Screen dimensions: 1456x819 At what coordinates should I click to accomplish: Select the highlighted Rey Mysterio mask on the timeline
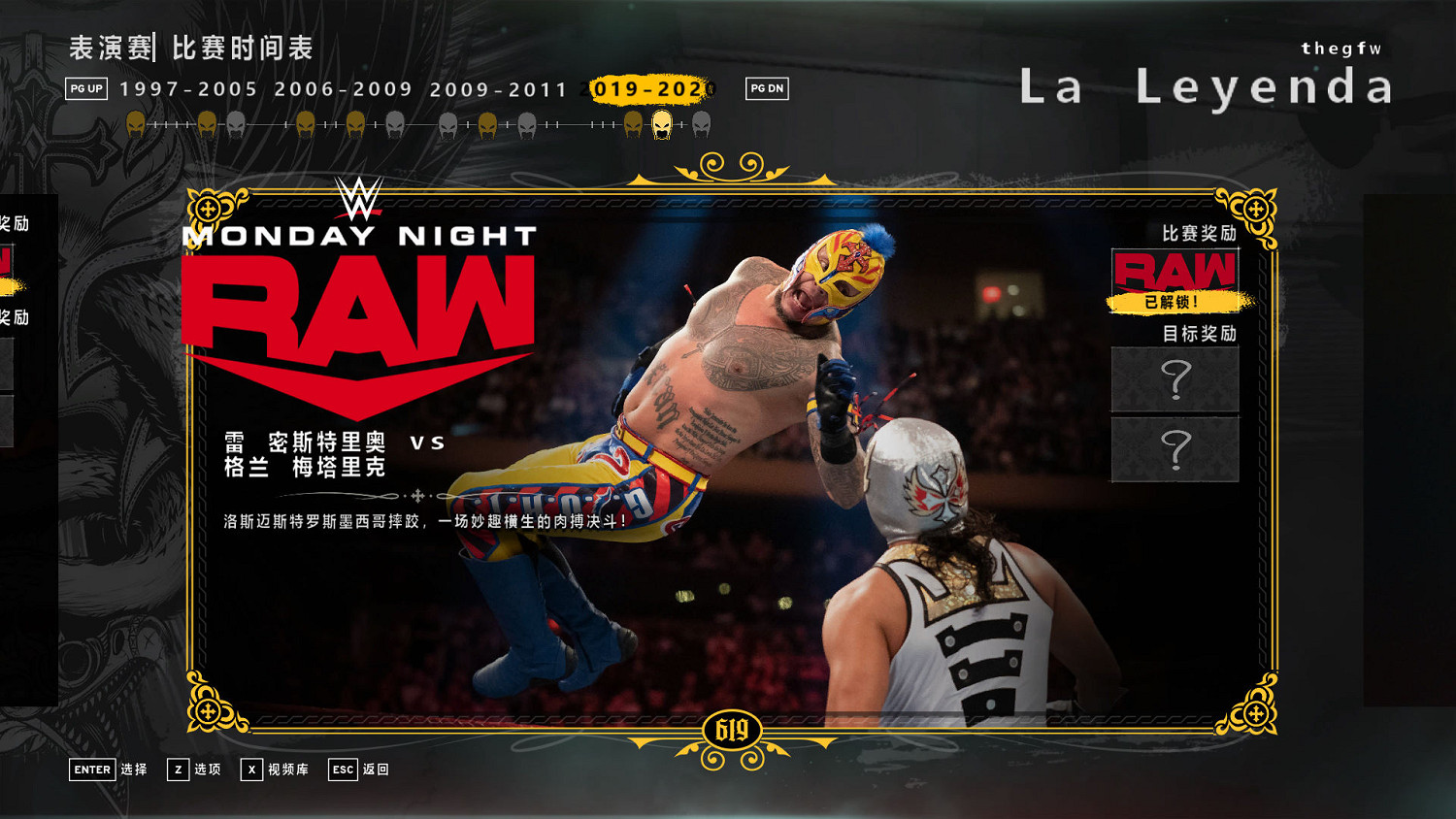tap(663, 123)
